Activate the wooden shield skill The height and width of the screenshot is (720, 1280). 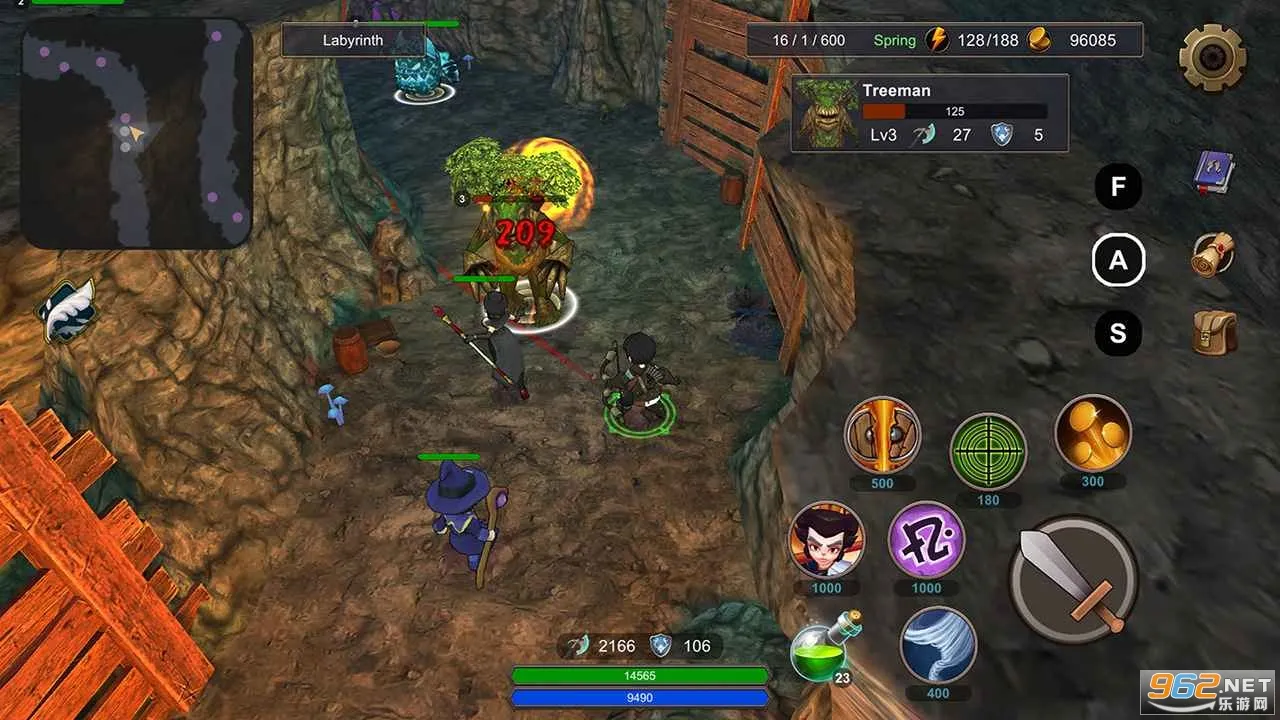point(882,435)
